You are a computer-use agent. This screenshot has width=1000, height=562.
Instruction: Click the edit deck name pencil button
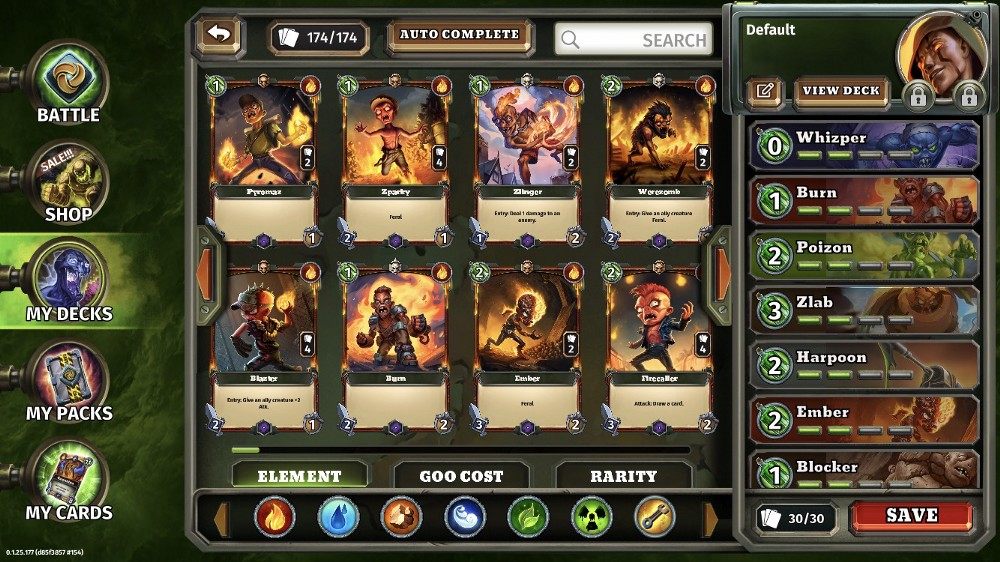765,91
